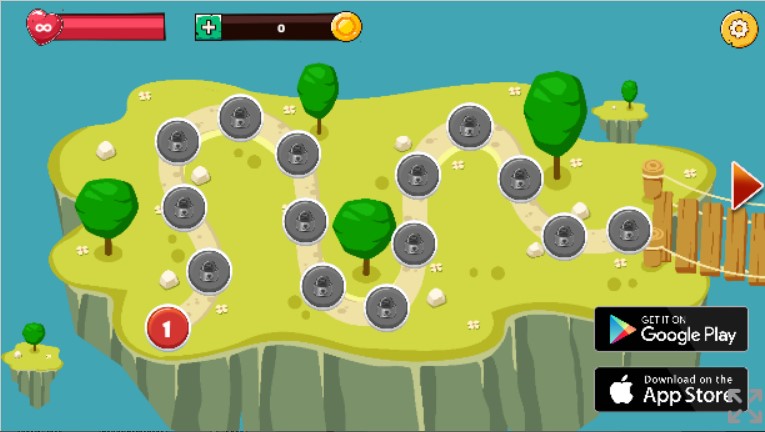Screen dimensions: 765x432
Task: Add coins with the green plus button
Action: click(208, 27)
